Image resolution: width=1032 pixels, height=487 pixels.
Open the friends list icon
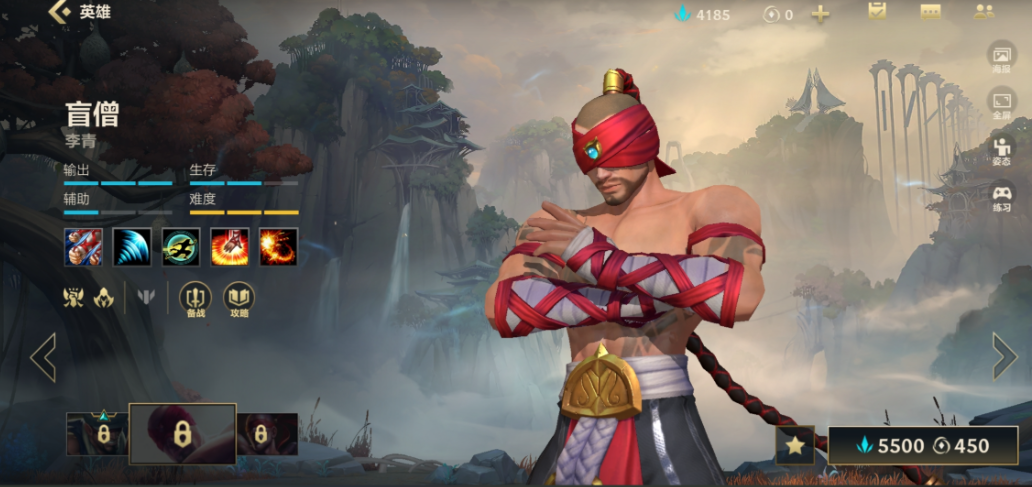[x=984, y=12]
